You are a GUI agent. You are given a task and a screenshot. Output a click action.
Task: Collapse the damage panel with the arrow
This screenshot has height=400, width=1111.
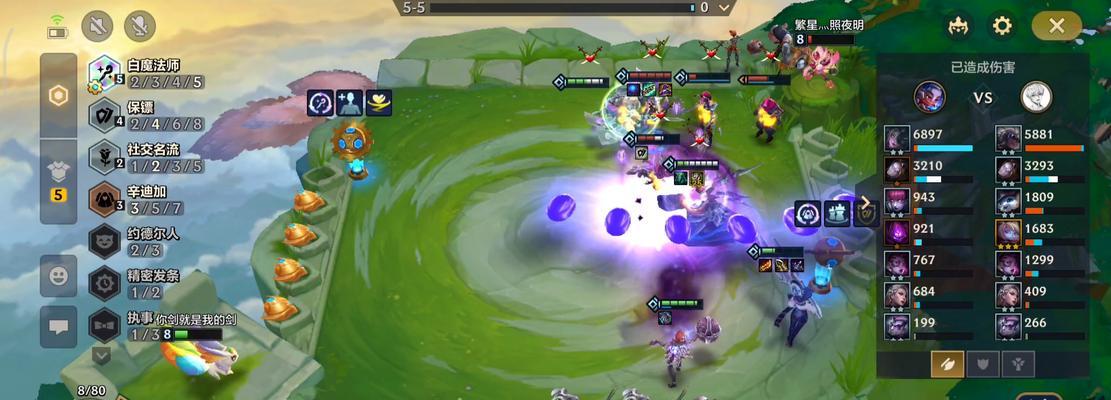(x=866, y=202)
